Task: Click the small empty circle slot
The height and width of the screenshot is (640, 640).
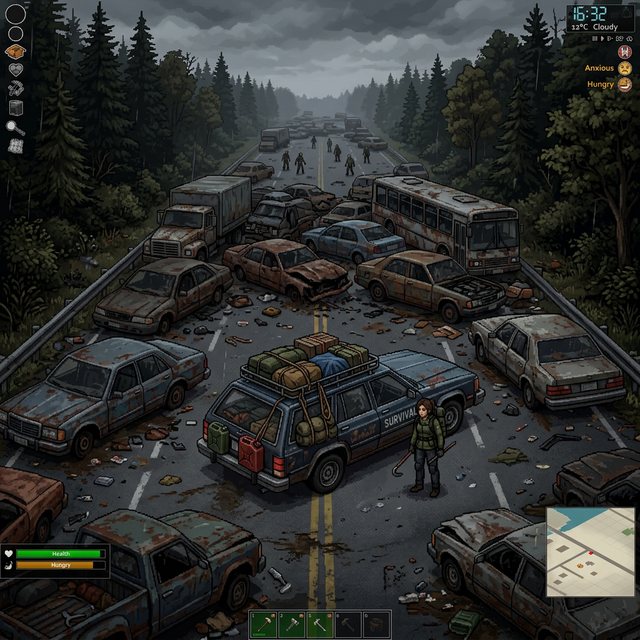Action: (x=15, y=33)
